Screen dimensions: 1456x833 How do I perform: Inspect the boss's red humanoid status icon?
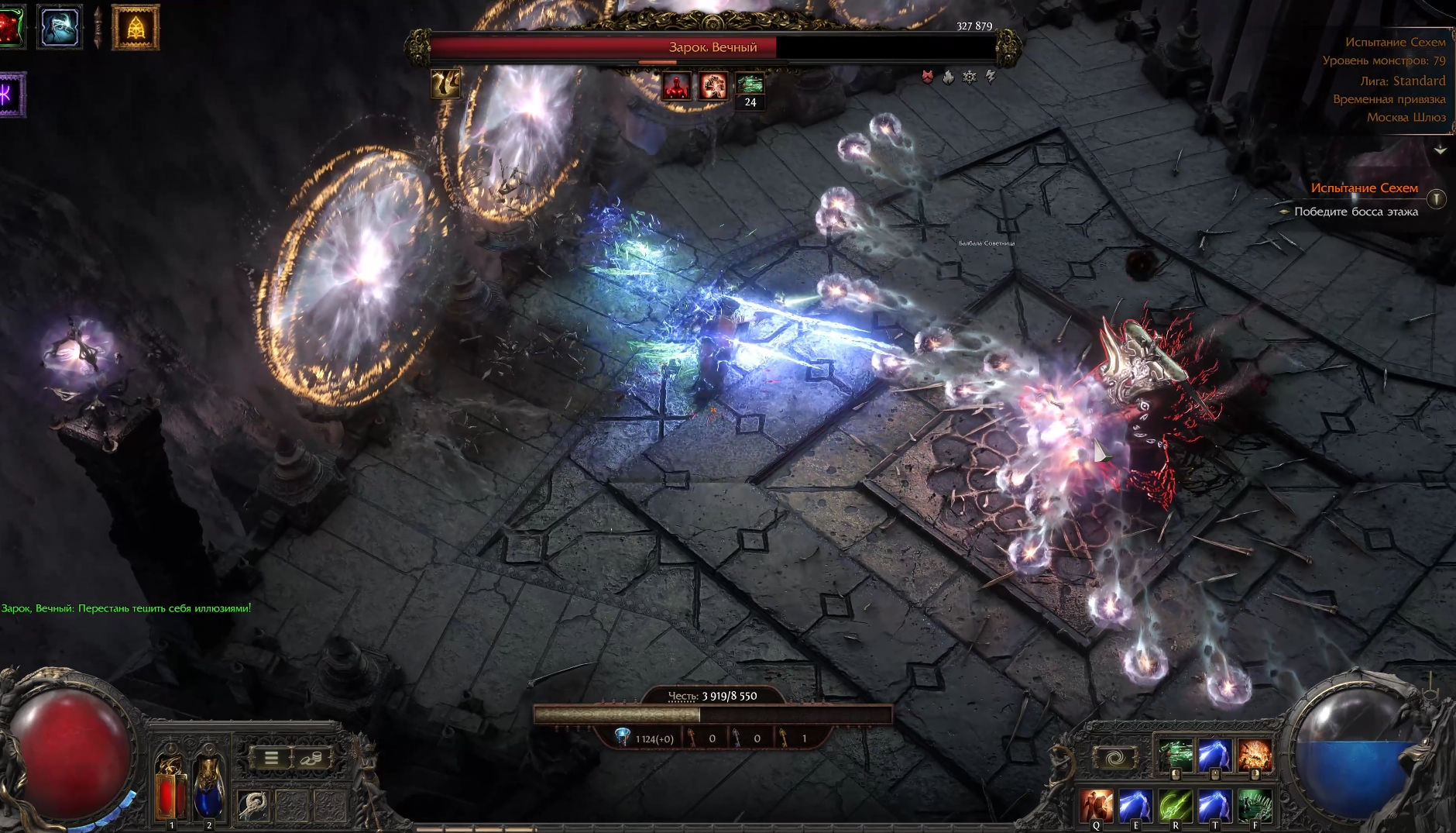(x=676, y=86)
